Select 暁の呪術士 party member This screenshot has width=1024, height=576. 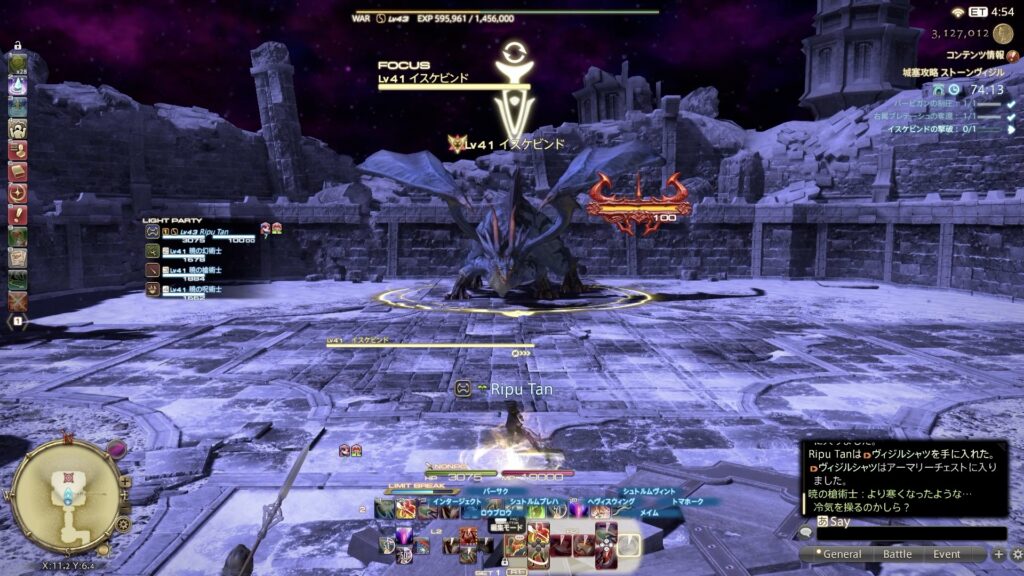[x=198, y=290]
